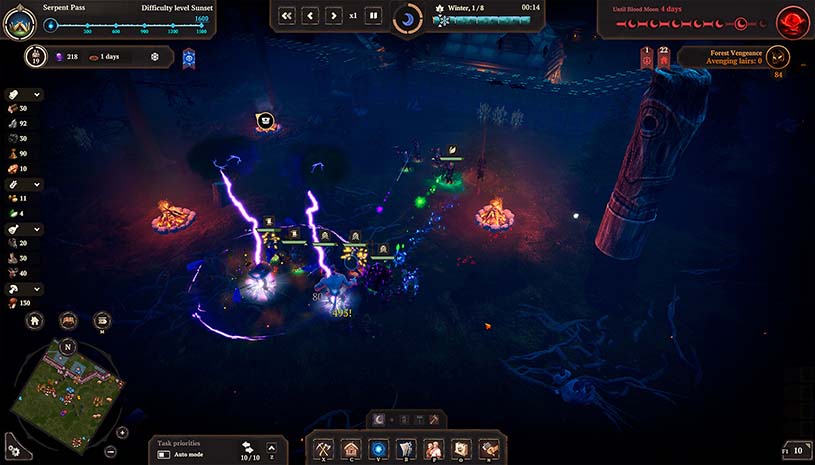Zoom out the minimap with the minus button

pyautogui.click(x=111, y=451)
